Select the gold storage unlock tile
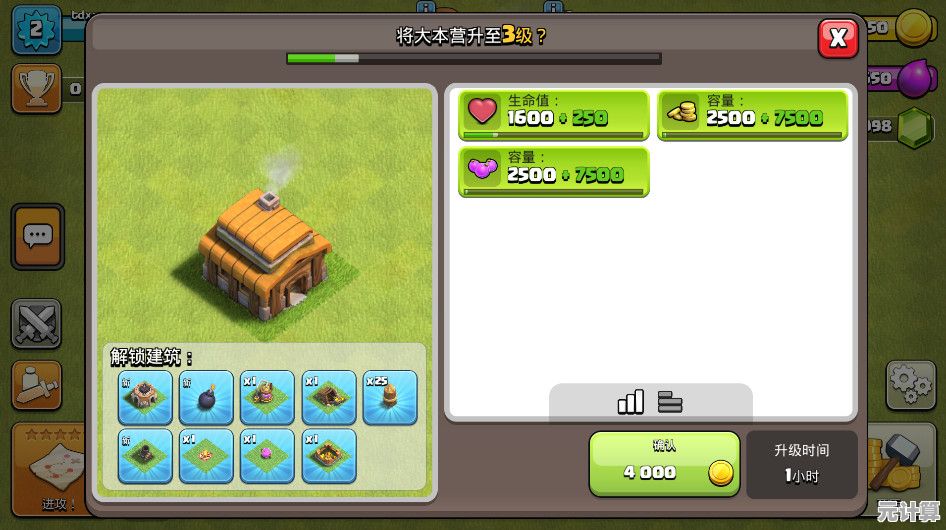This screenshot has height=530, width=946. [329, 455]
